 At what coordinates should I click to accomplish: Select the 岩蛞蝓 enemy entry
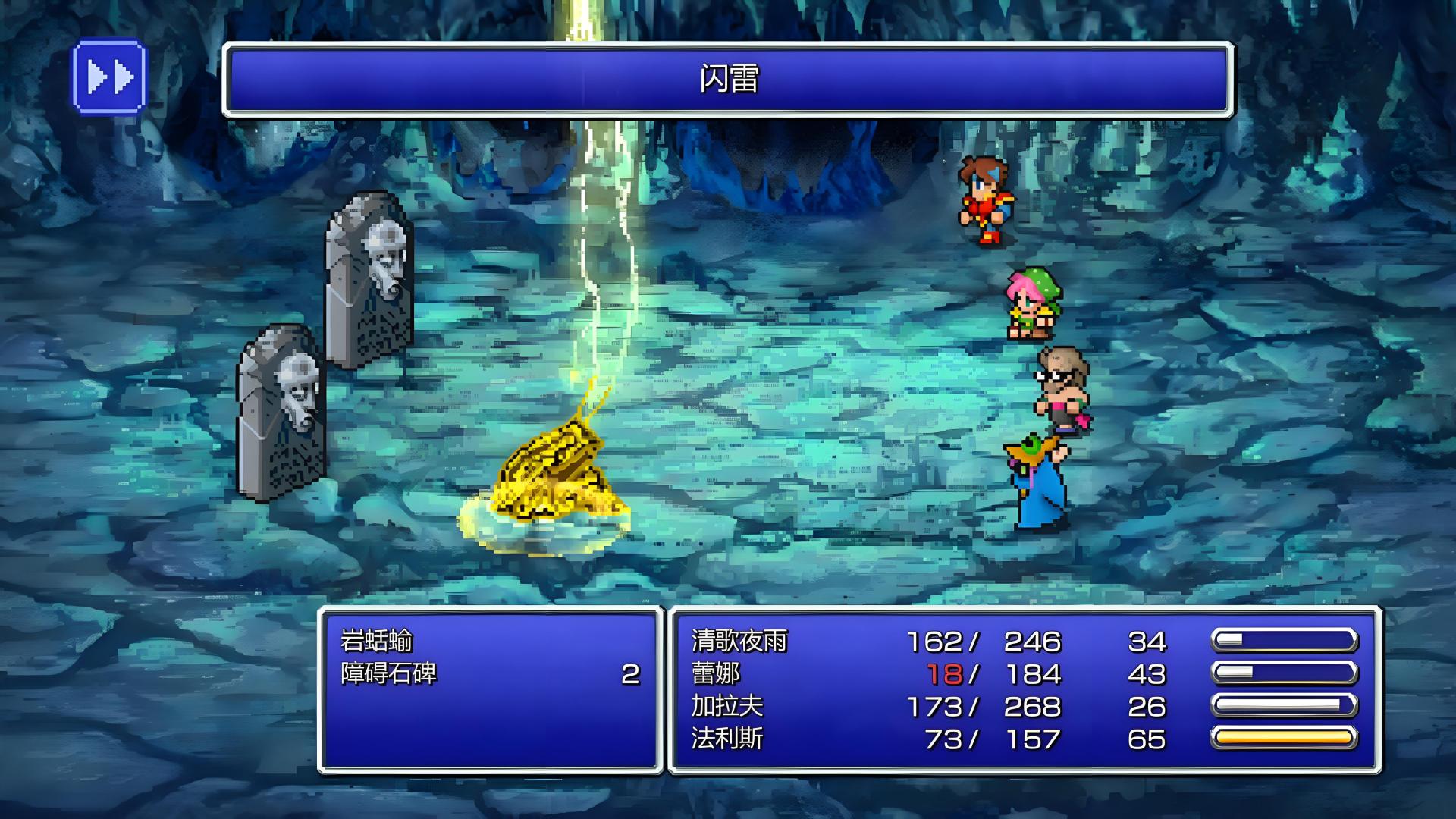[x=377, y=642]
